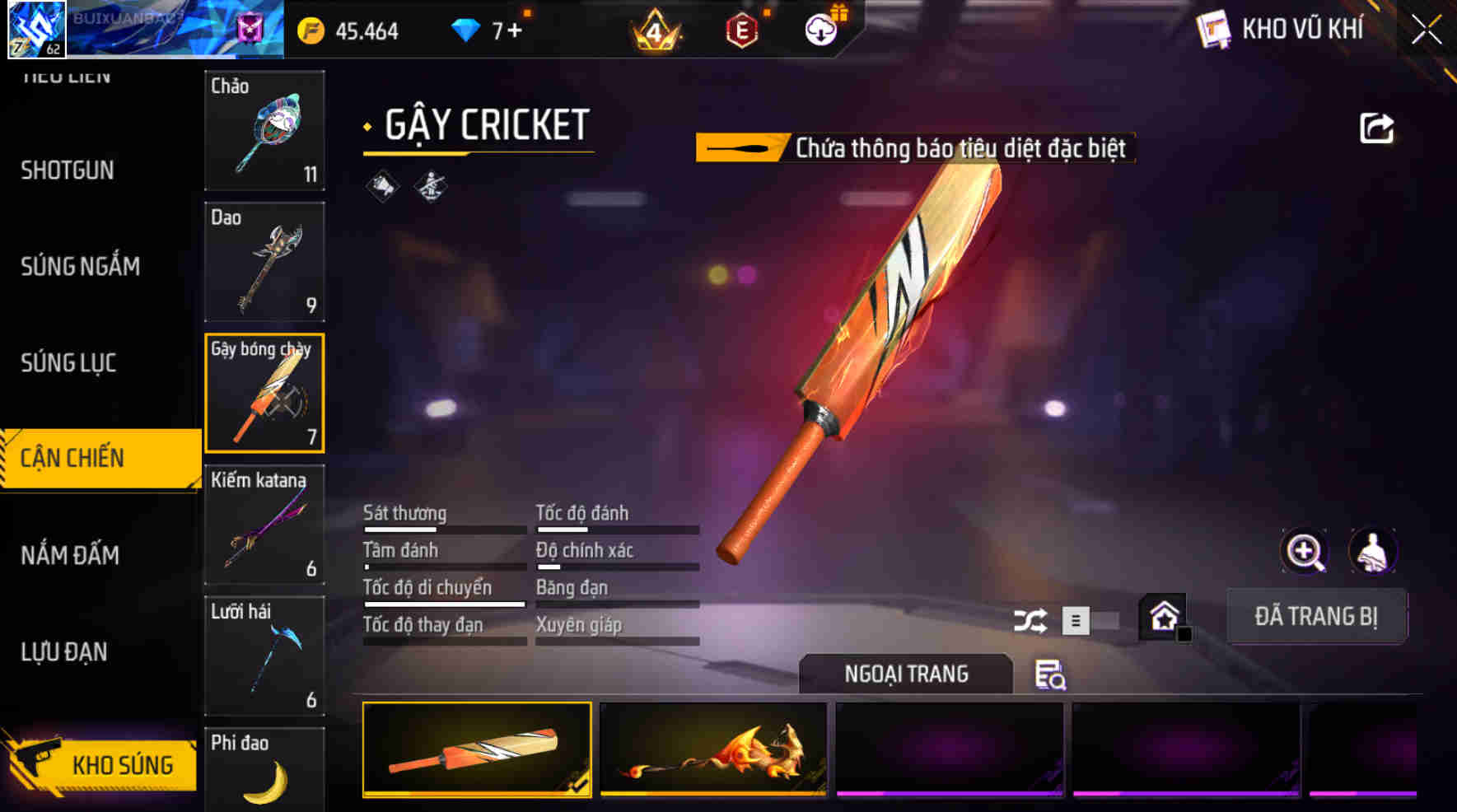
Task: Click the skin detail list icon next to Ngoại Trang
Action: point(1049,677)
